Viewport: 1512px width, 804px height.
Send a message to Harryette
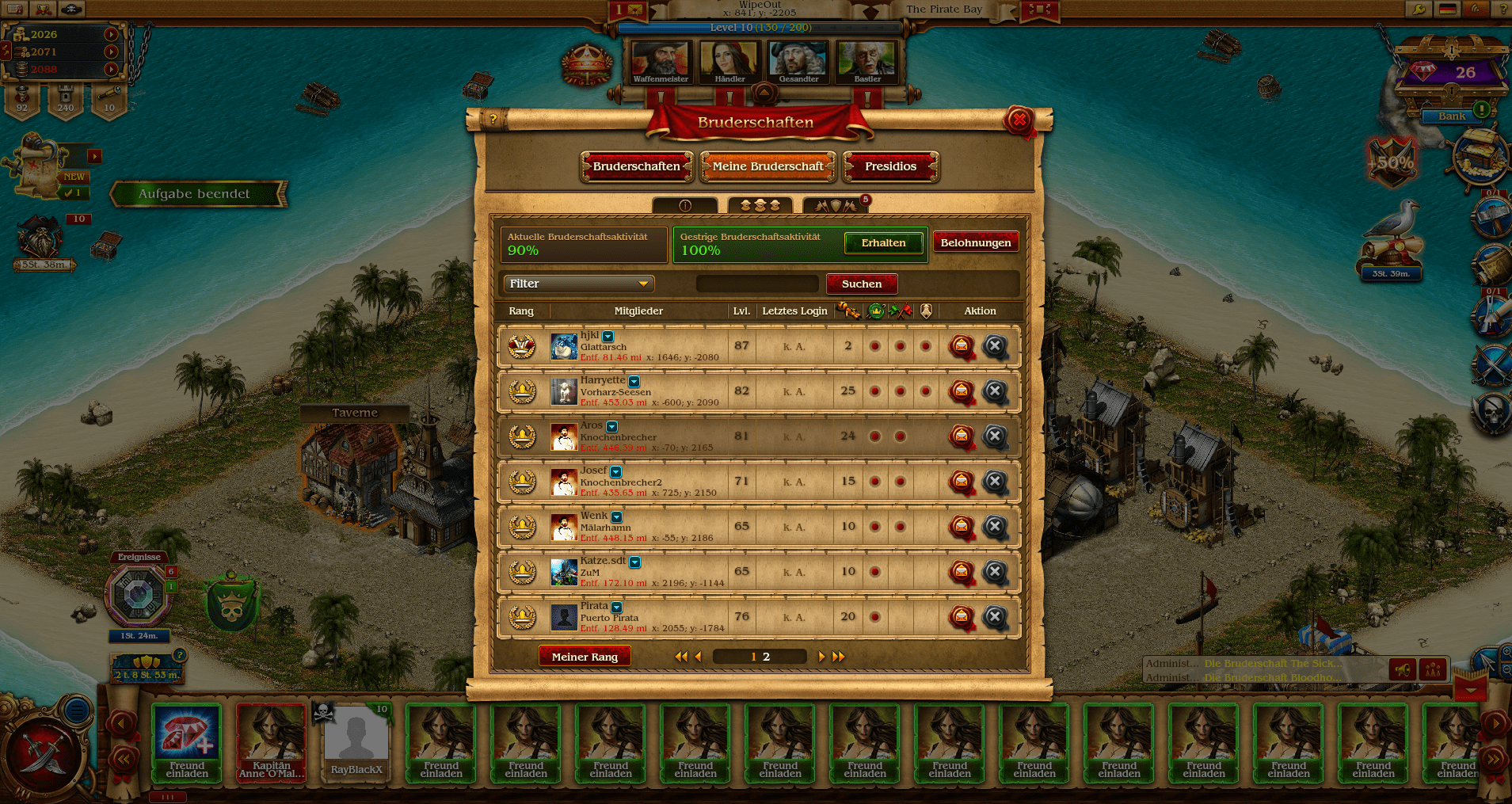[x=961, y=391]
